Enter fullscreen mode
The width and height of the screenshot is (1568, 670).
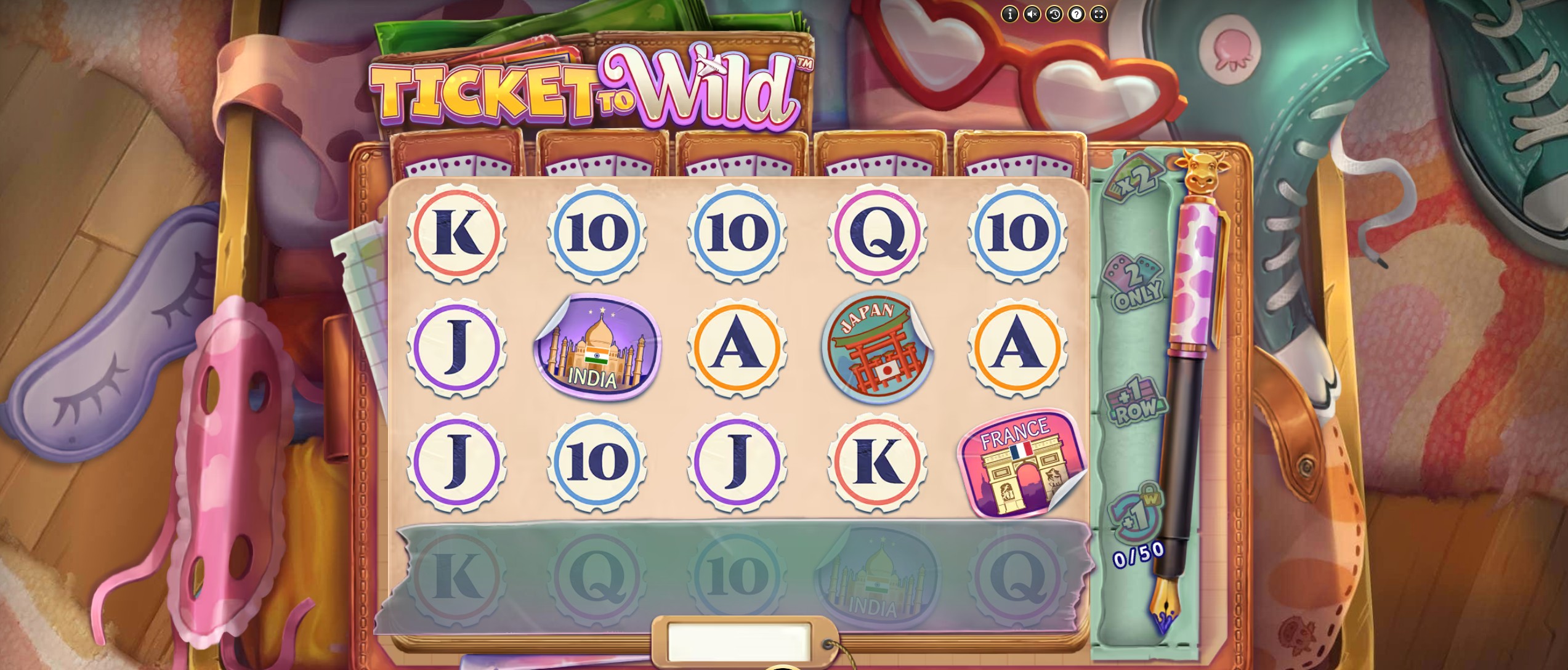[1099, 14]
